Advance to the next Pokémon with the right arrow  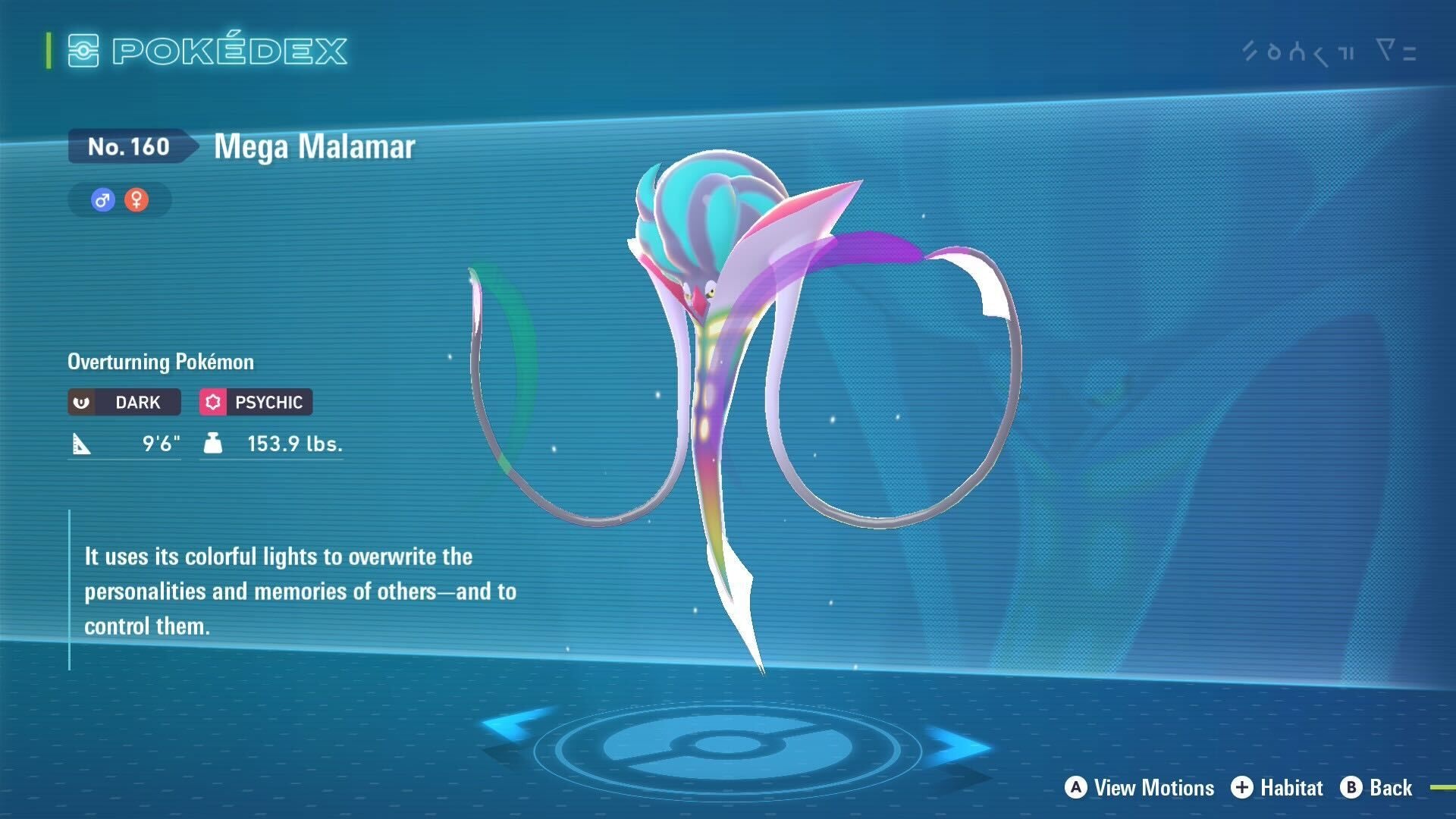(957, 745)
